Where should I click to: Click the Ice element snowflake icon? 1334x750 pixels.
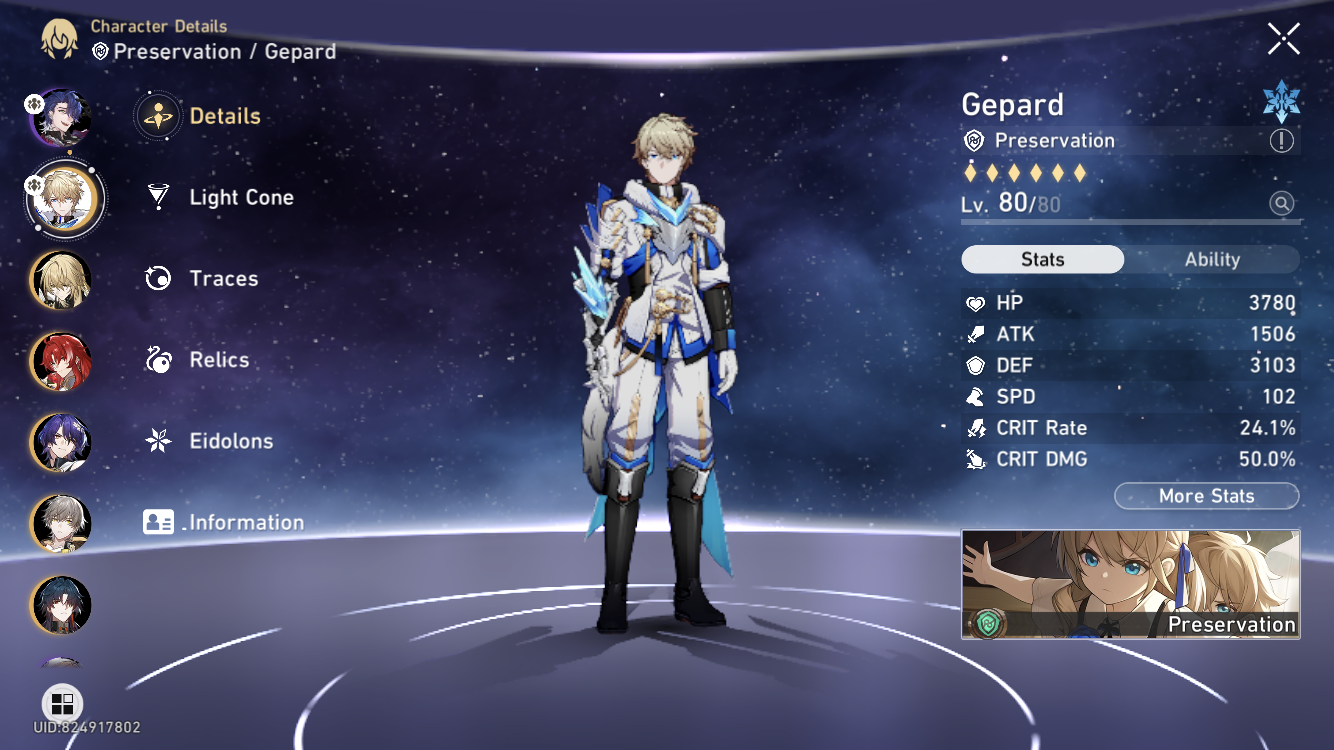[x=1281, y=102]
